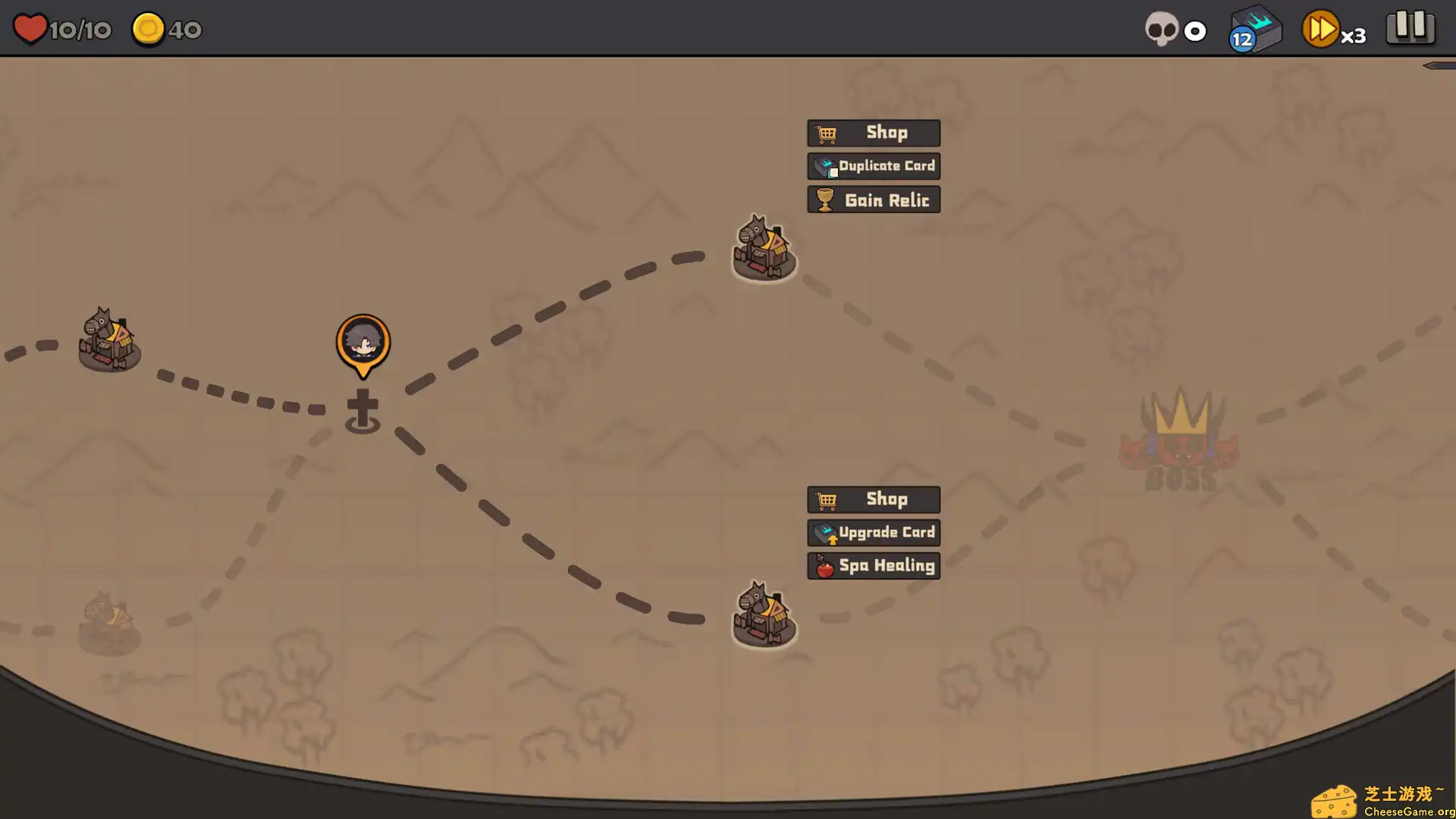Select Gain Relic from the event menu

874,199
